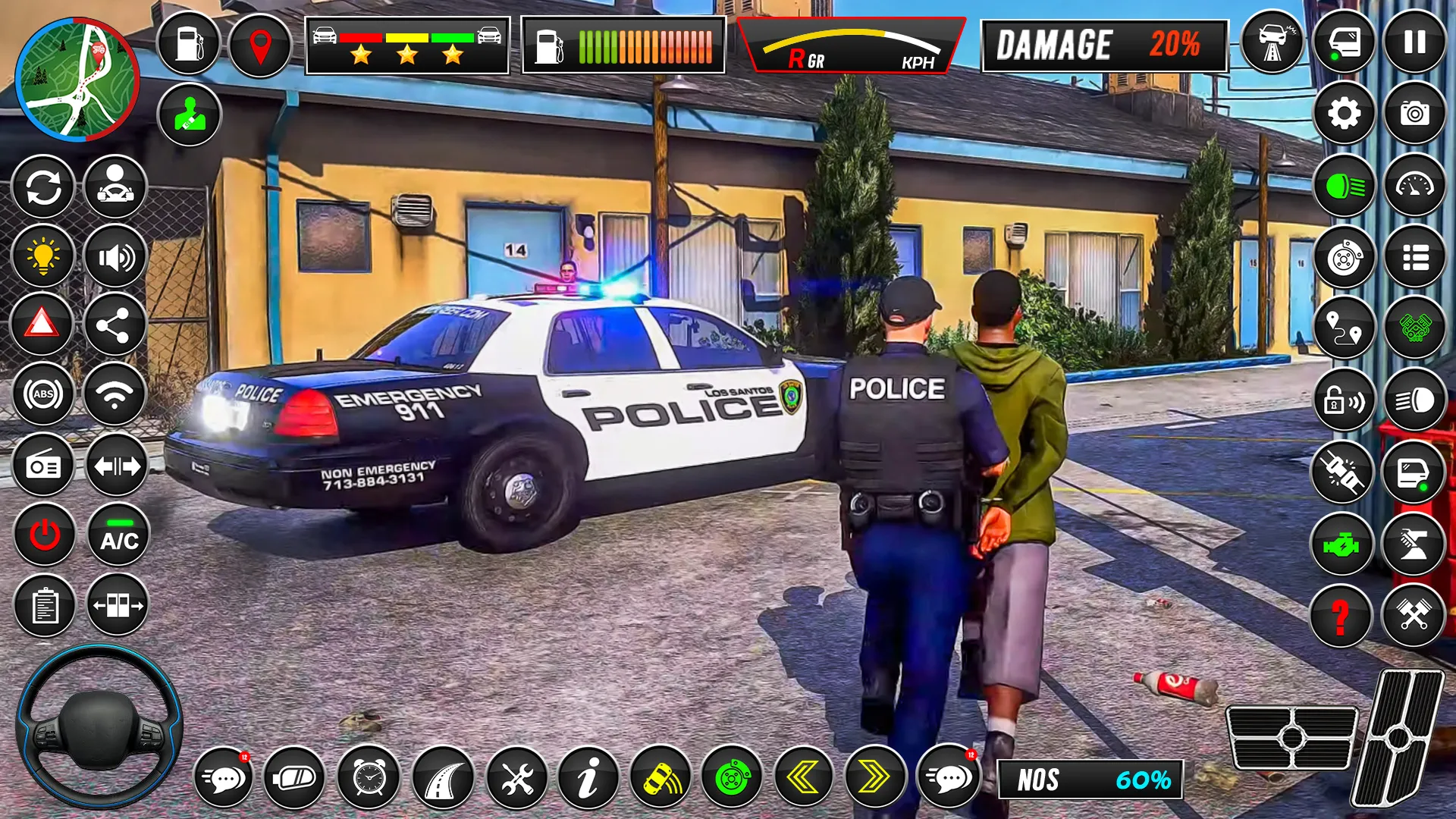Screen dimensions: 1456x819
Task: Pause the game
Action: pyautogui.click(x=1414, y=42)
